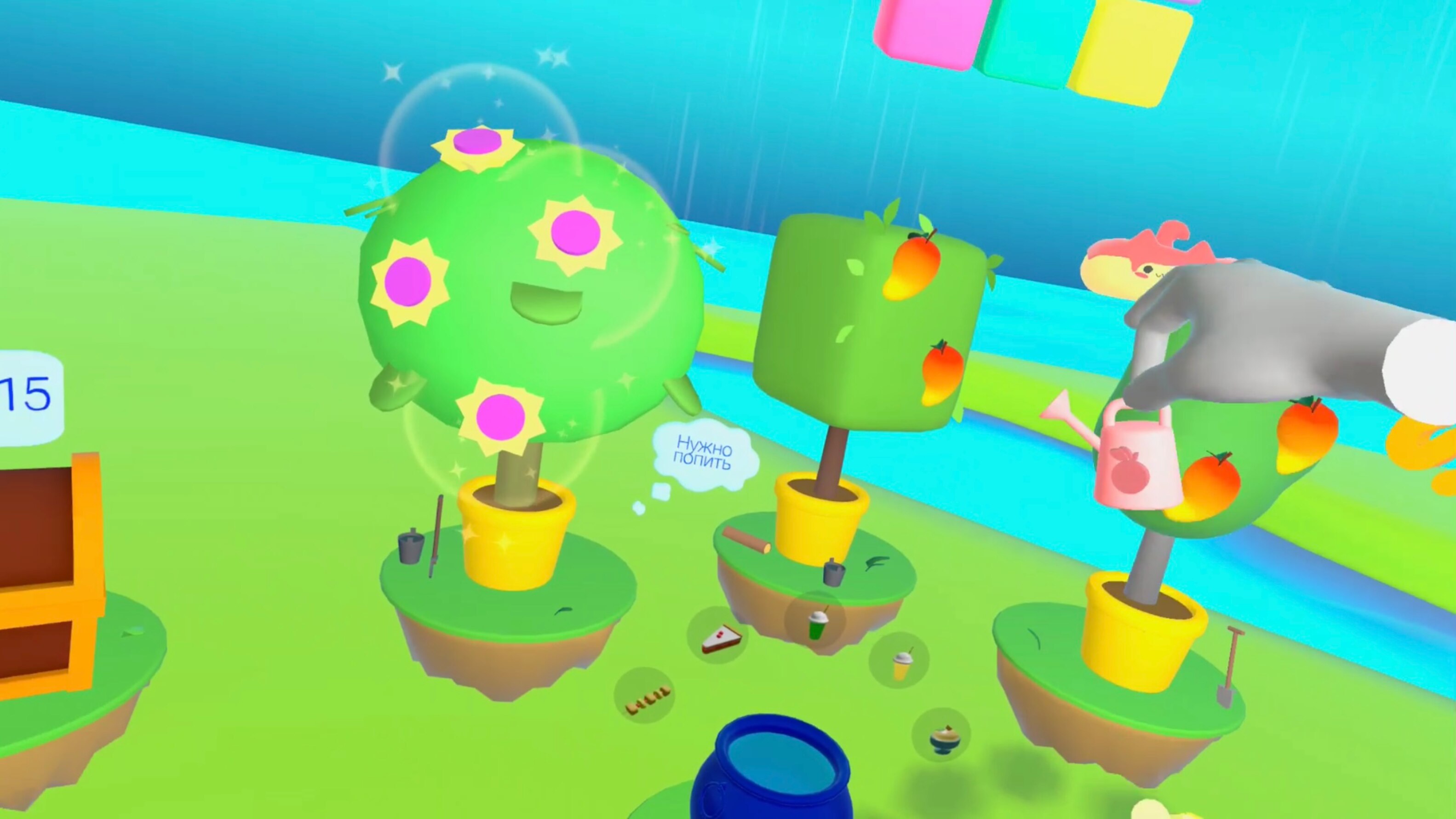Pick up the small gray bucket tool

point(411,547)
